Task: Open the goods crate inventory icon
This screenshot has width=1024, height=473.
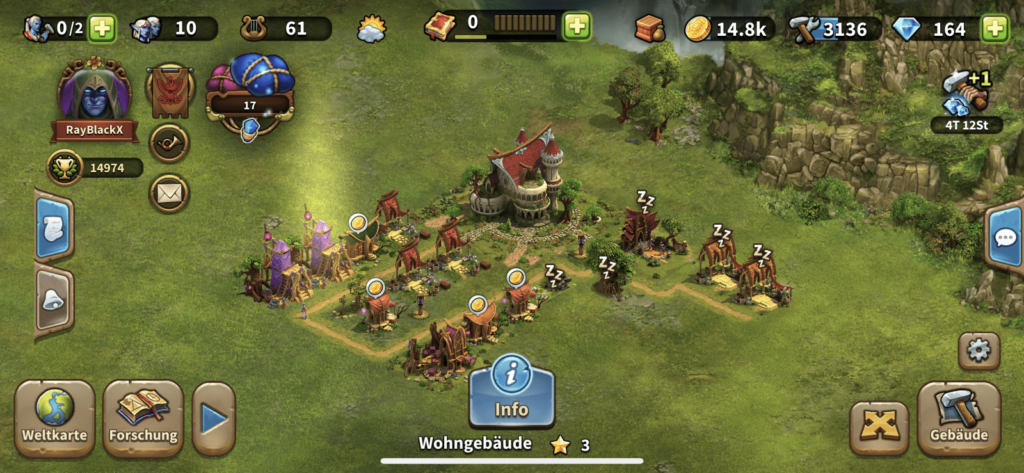Action: (649, 28)
